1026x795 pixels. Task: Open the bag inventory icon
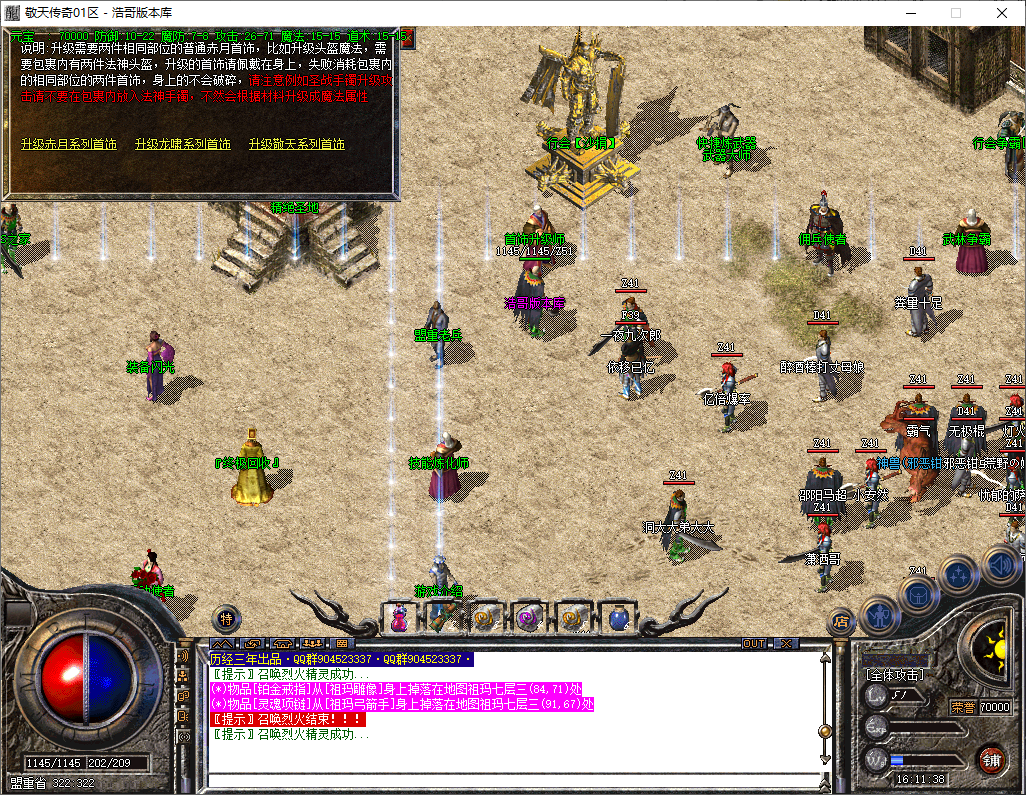click(x=918, y=594)
